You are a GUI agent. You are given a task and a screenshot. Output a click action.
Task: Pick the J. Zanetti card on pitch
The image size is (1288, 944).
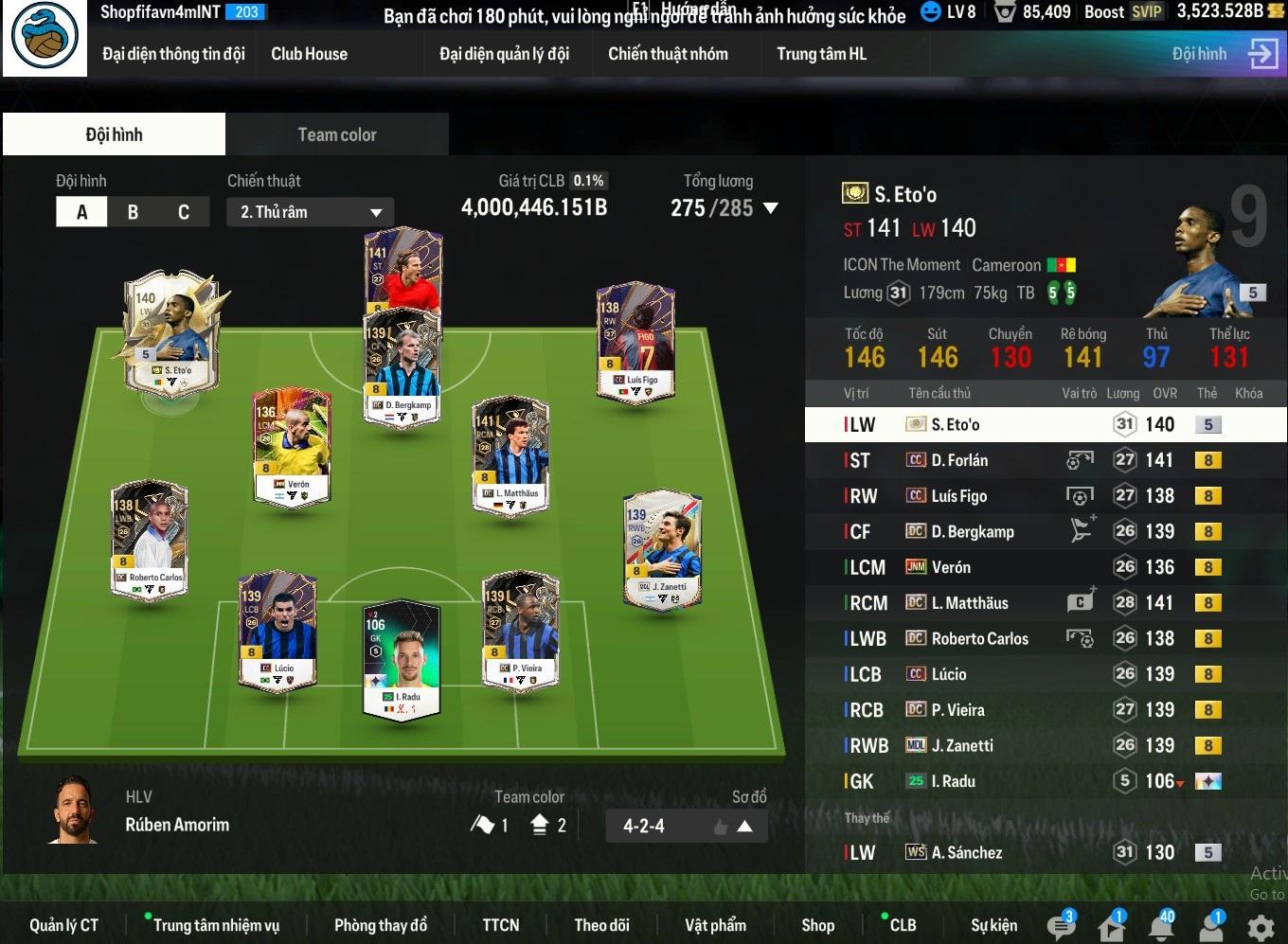click(x=663, y=549)
